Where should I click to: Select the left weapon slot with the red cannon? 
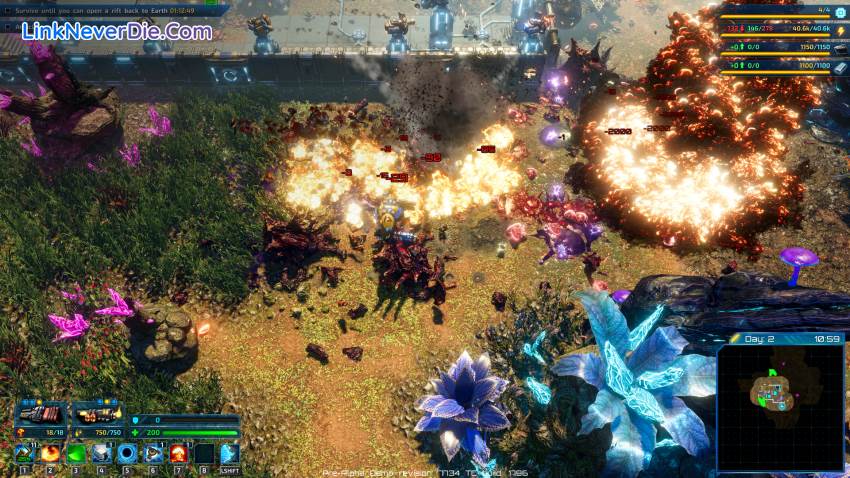point(38,413)
